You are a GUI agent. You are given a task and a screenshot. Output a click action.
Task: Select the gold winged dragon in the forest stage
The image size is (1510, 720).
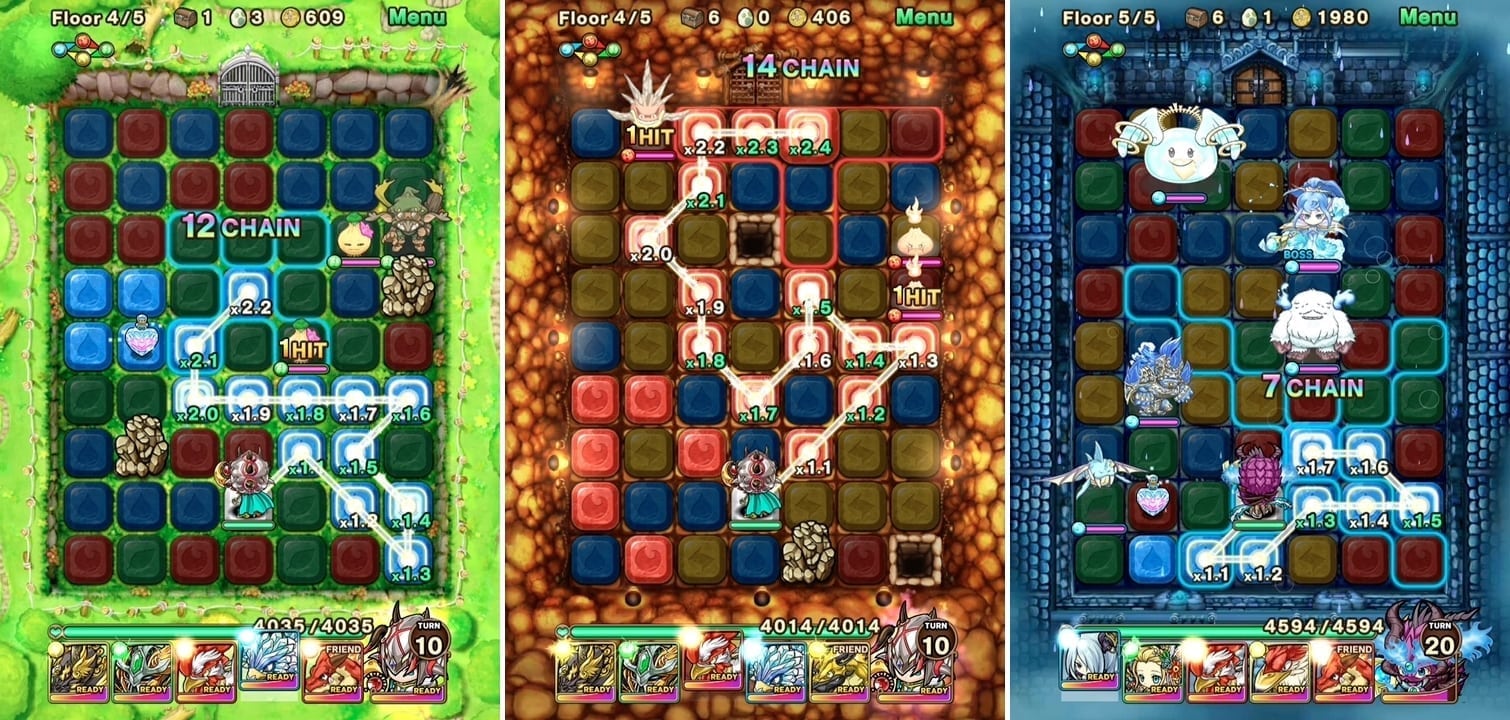[x=80, y=670]
